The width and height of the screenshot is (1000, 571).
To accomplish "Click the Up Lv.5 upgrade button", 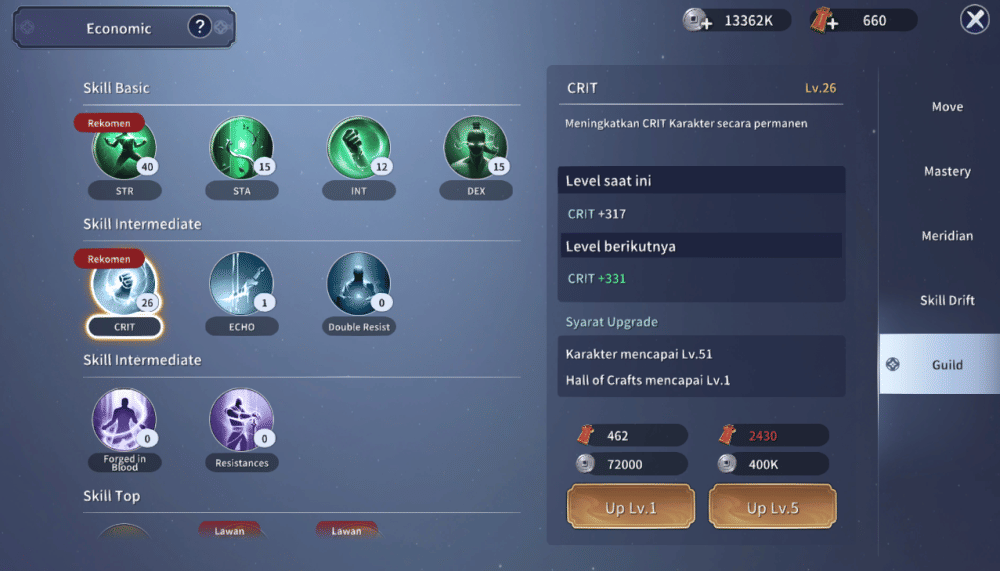I will [x=772, y=507].
